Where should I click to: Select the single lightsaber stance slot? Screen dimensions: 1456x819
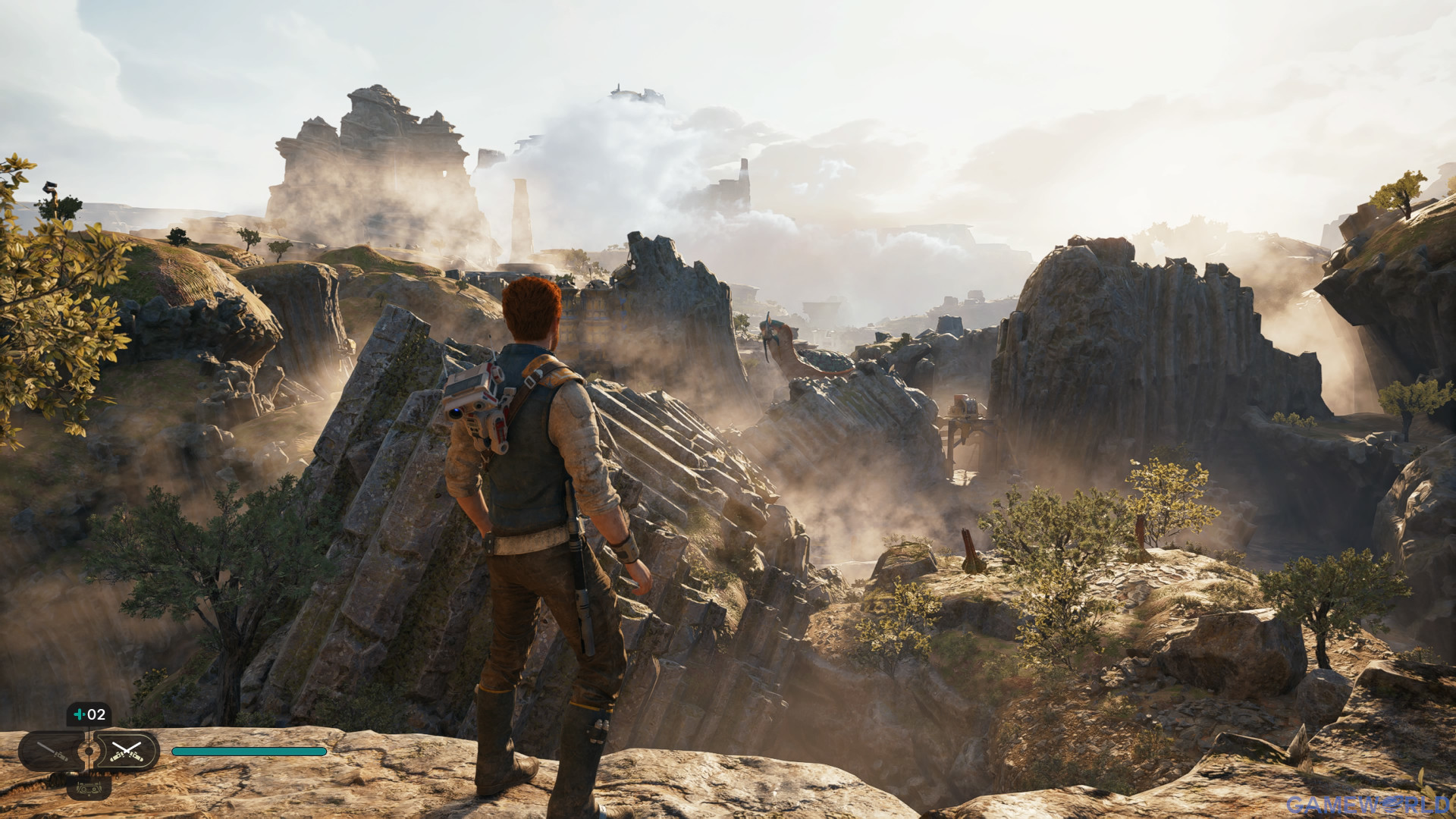[52, 752]
